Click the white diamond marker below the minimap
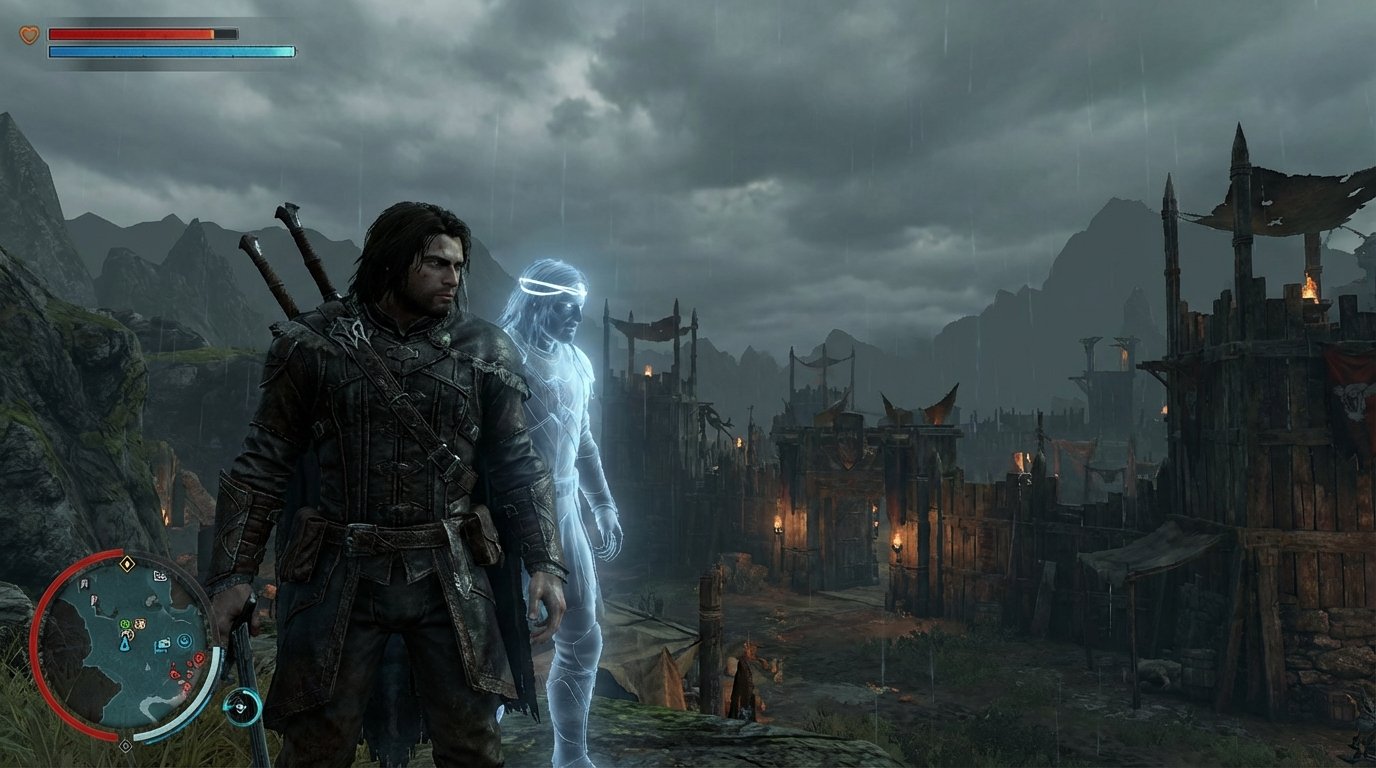Image resolution: width=1376 pixels, height=768 pixels. click(x=126, y=745)
